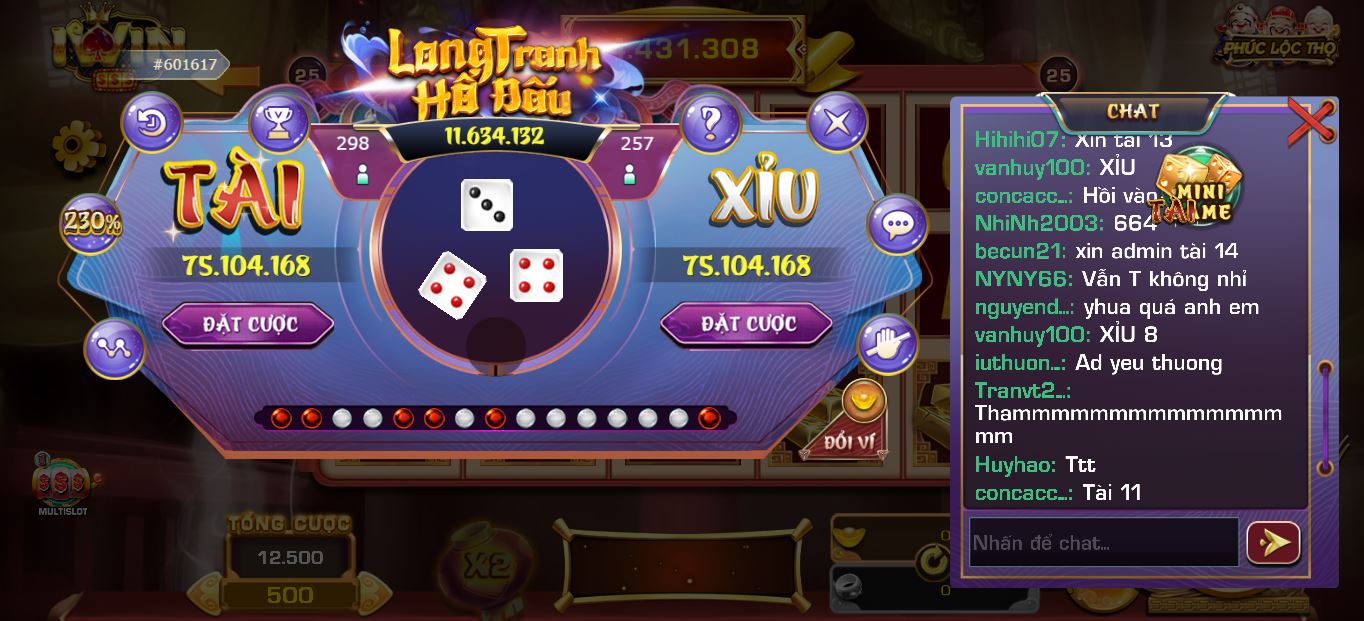This screenshot has height=621, width=1364.
Task: Open the trophy leaderboard
Action: coord(279,123)
